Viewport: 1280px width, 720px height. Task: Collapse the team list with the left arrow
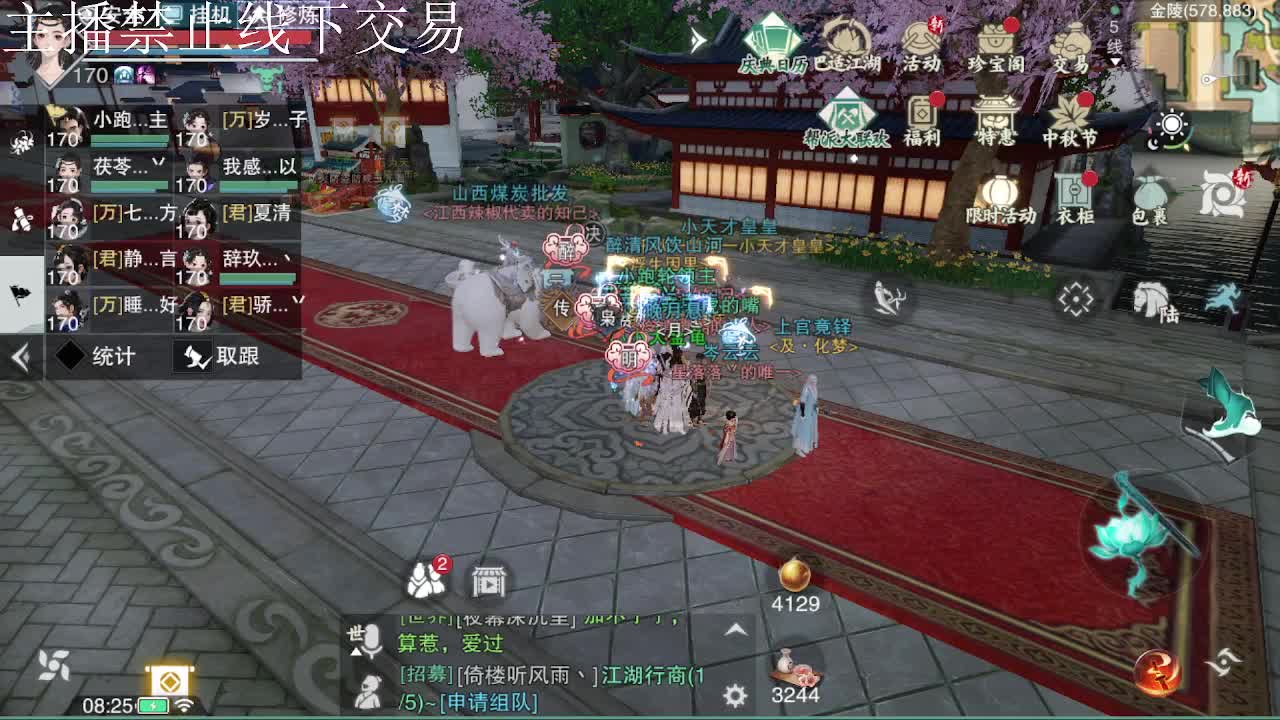pyautogui.click(x=19, y=355)
